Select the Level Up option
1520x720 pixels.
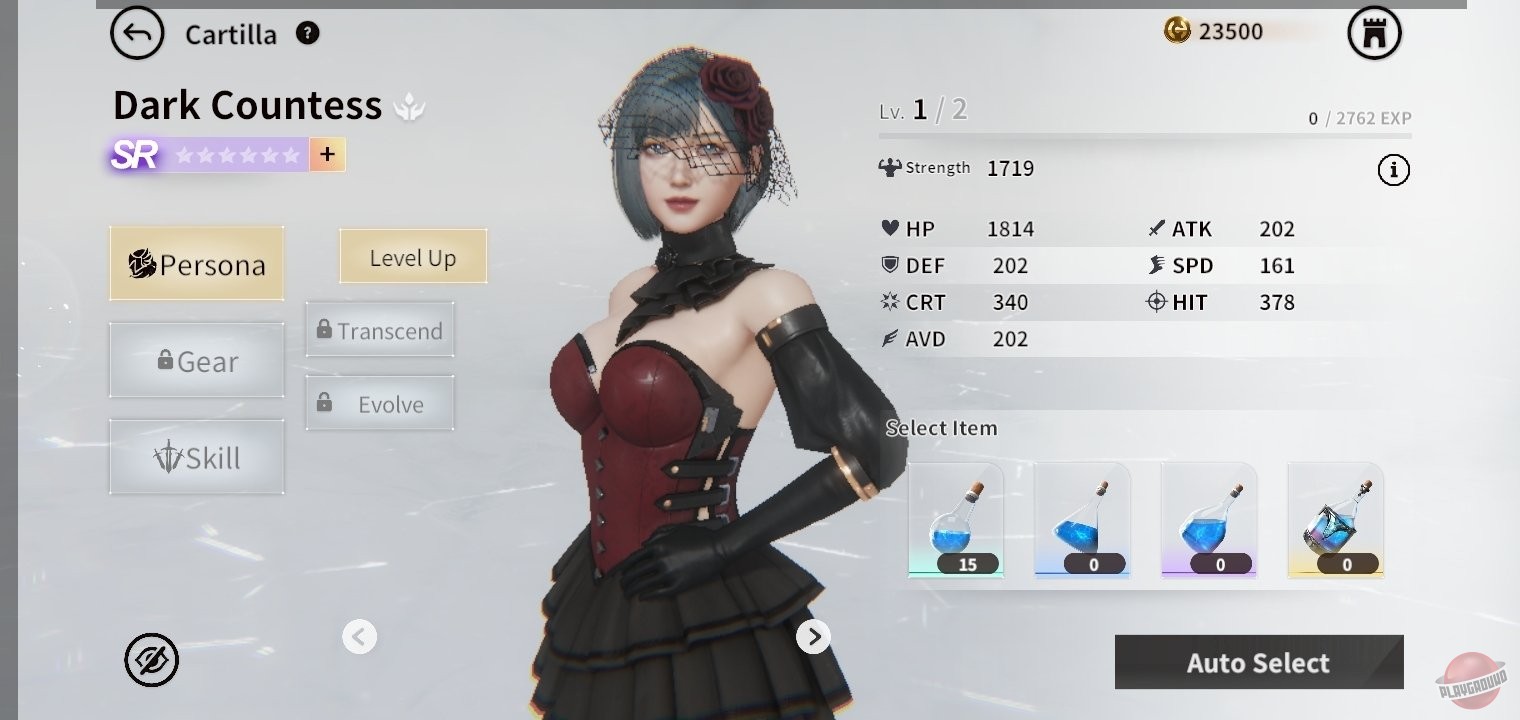pos(413,257)
